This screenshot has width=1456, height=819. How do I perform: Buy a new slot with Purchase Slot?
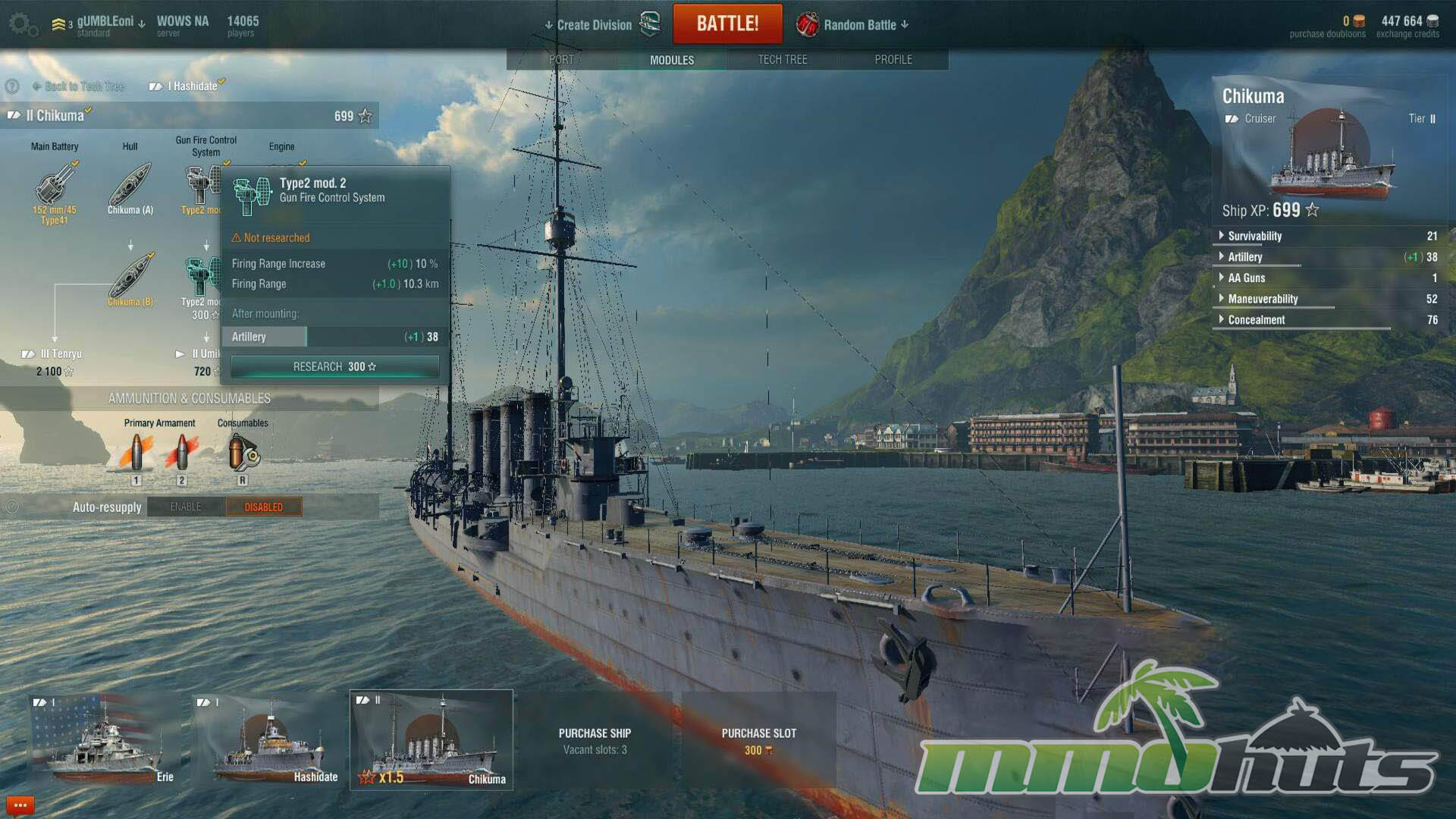[758, 740]
